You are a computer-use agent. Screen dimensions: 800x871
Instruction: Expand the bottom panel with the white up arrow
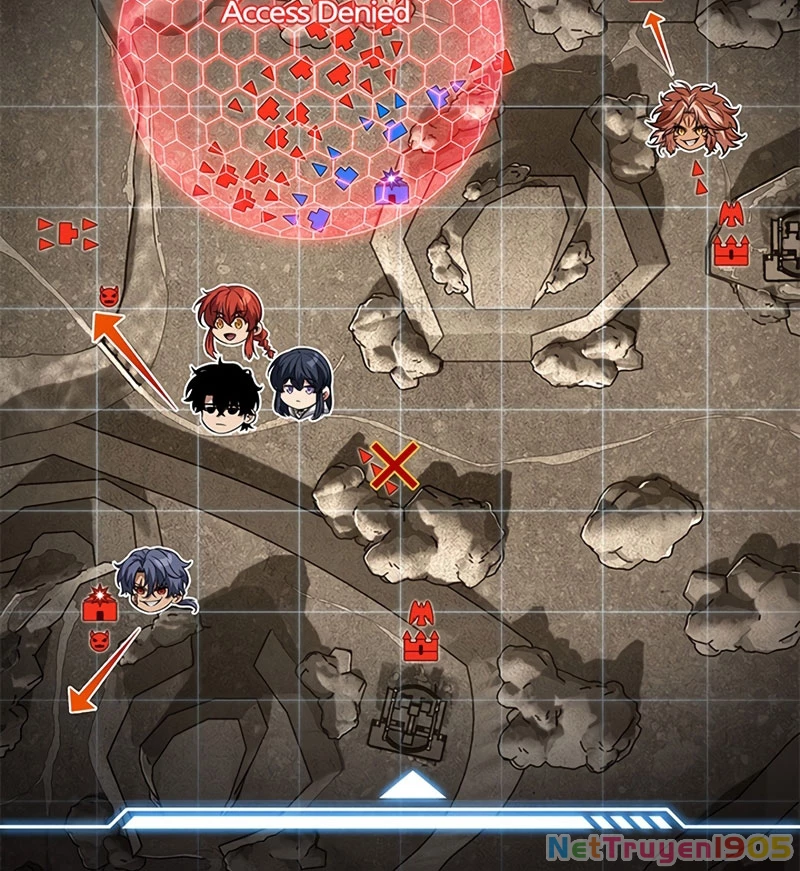pos(413,786)
